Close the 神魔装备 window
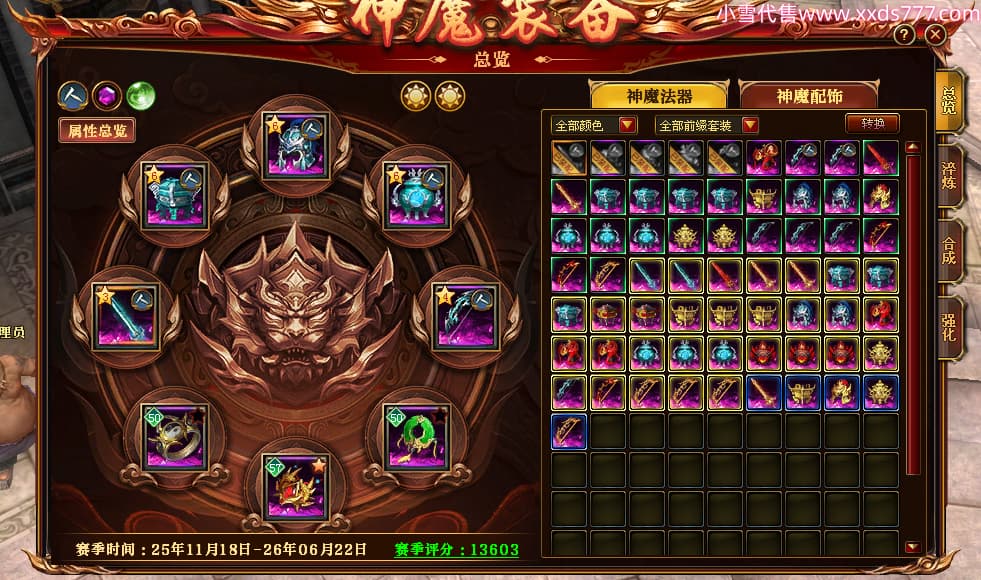Screen dimensions: 981x580 pyautogui.click(x=935, y=35)
